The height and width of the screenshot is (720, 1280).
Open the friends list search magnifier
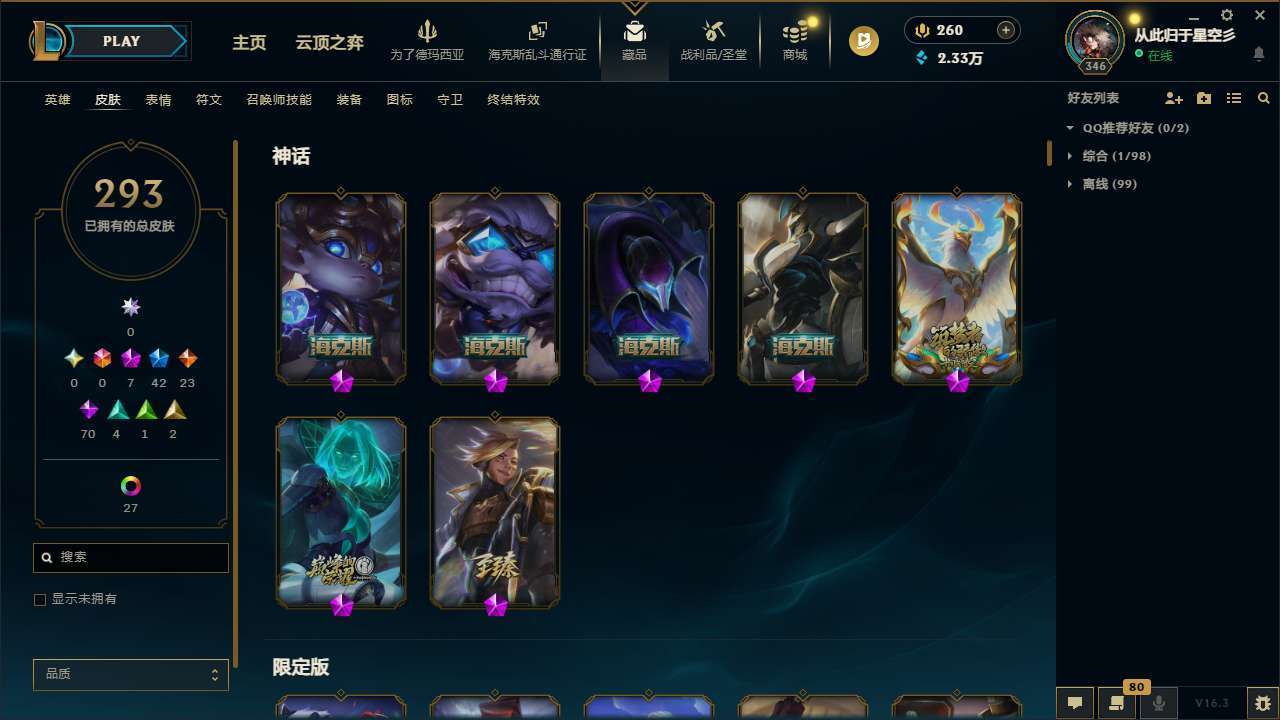click(1264, 98)
